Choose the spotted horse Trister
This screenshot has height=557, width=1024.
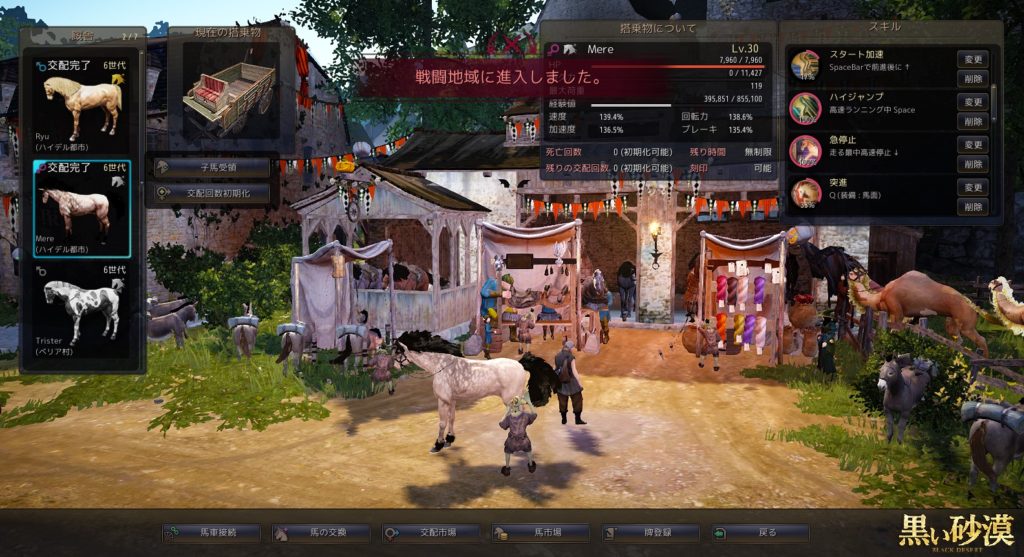(82, 312)
